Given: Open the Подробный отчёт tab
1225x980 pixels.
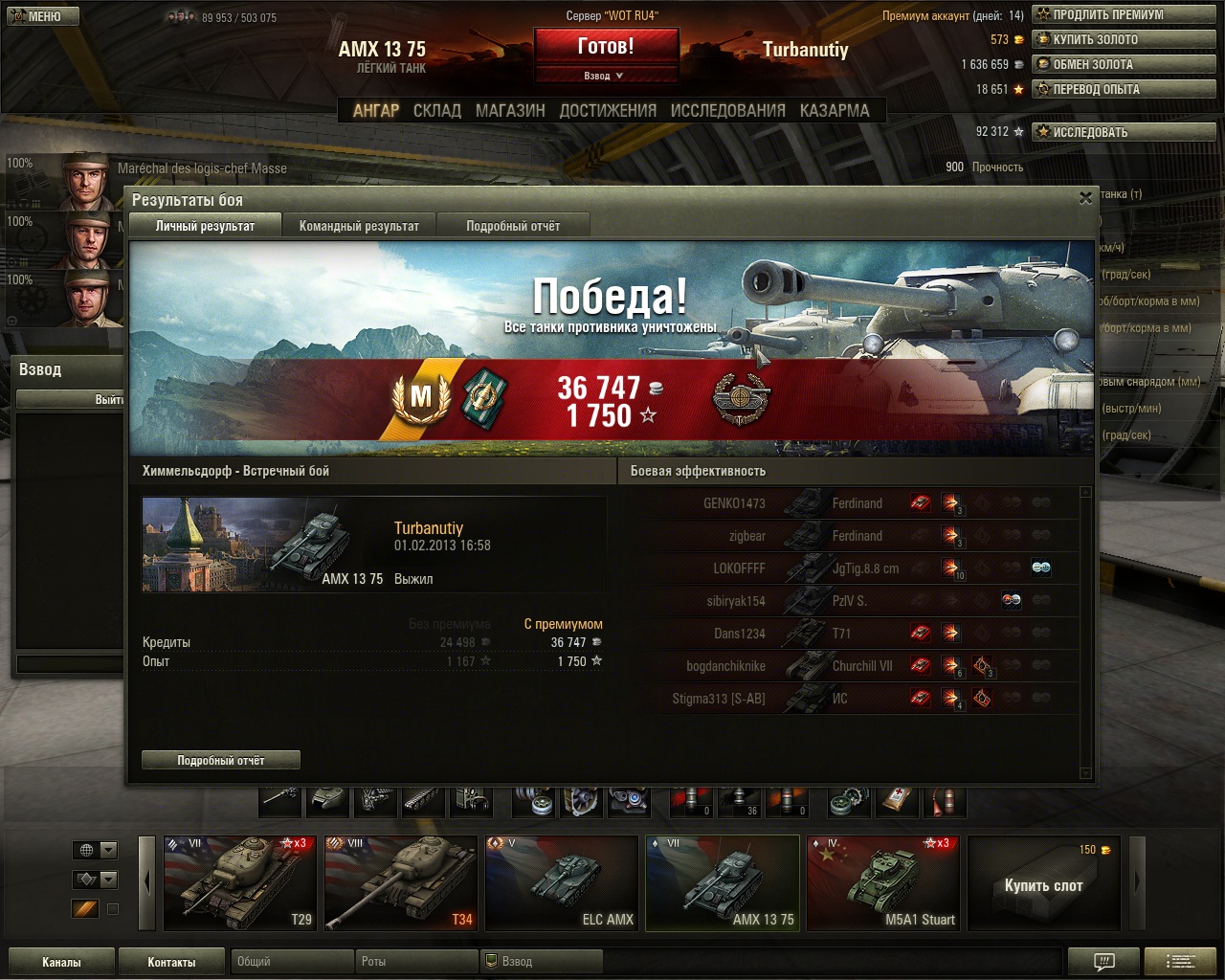Looking at the screenshot, I should 513,226.
